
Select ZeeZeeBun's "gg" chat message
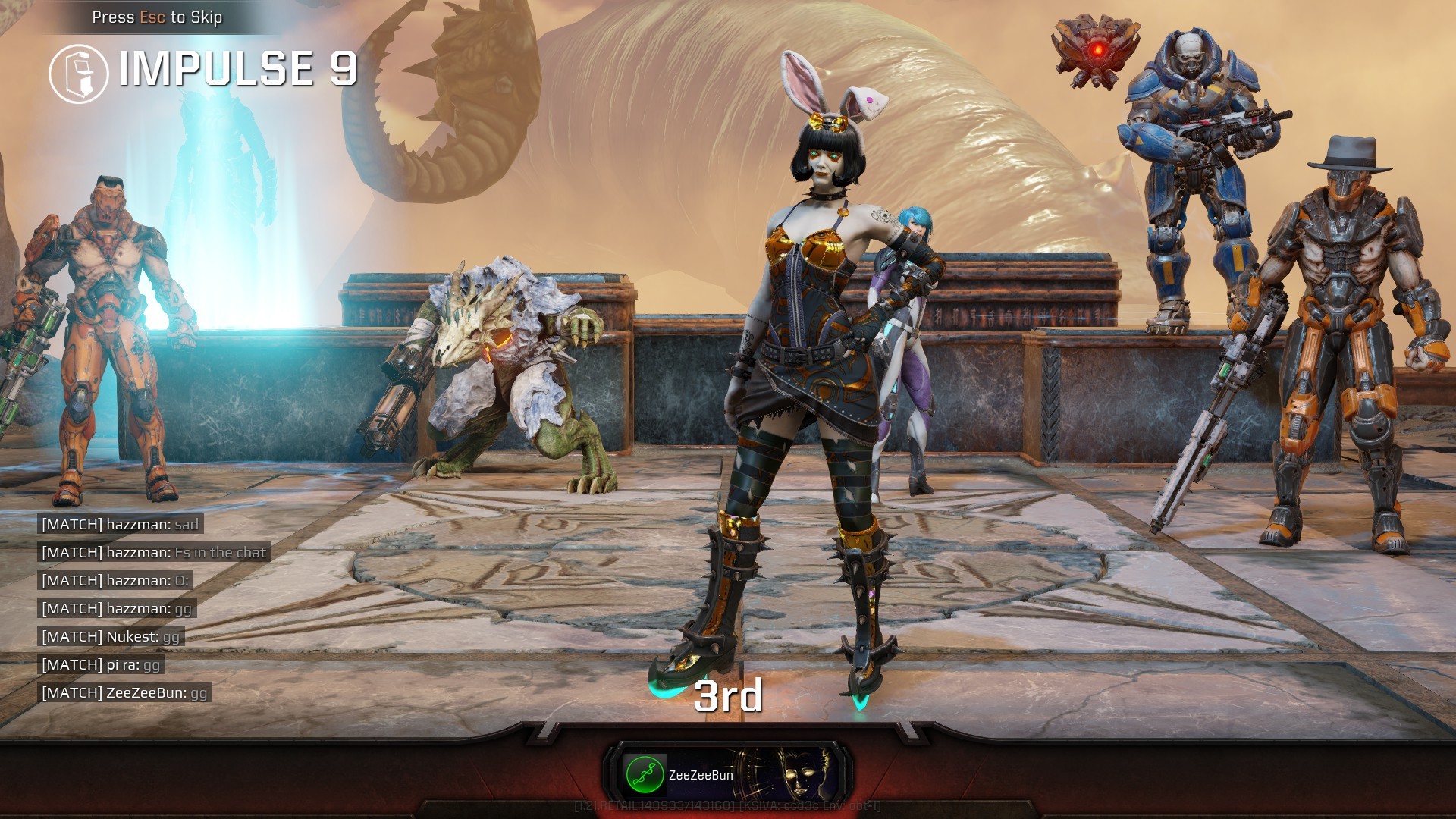pos(124,692)
